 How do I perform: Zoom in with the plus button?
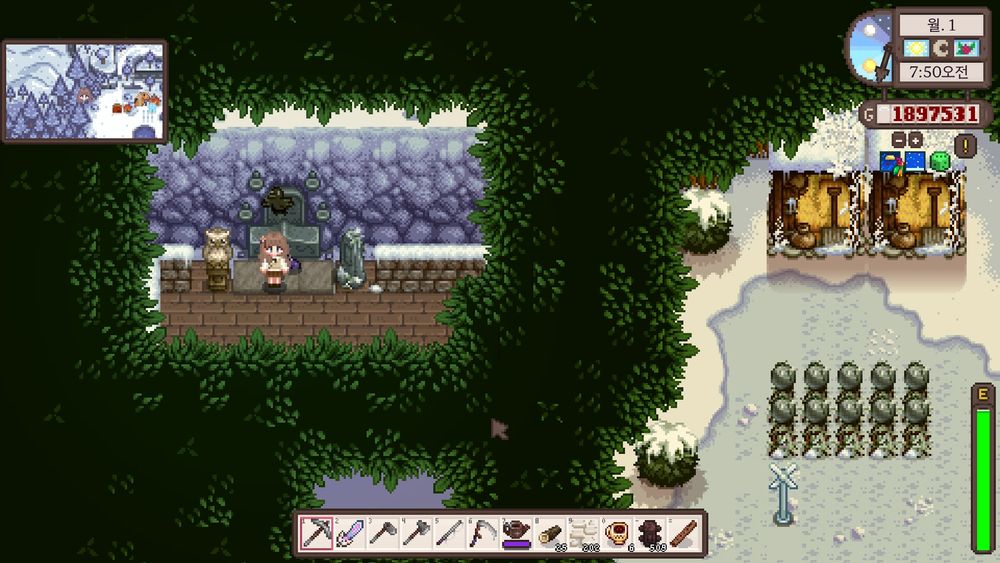(x=915, y=141)
